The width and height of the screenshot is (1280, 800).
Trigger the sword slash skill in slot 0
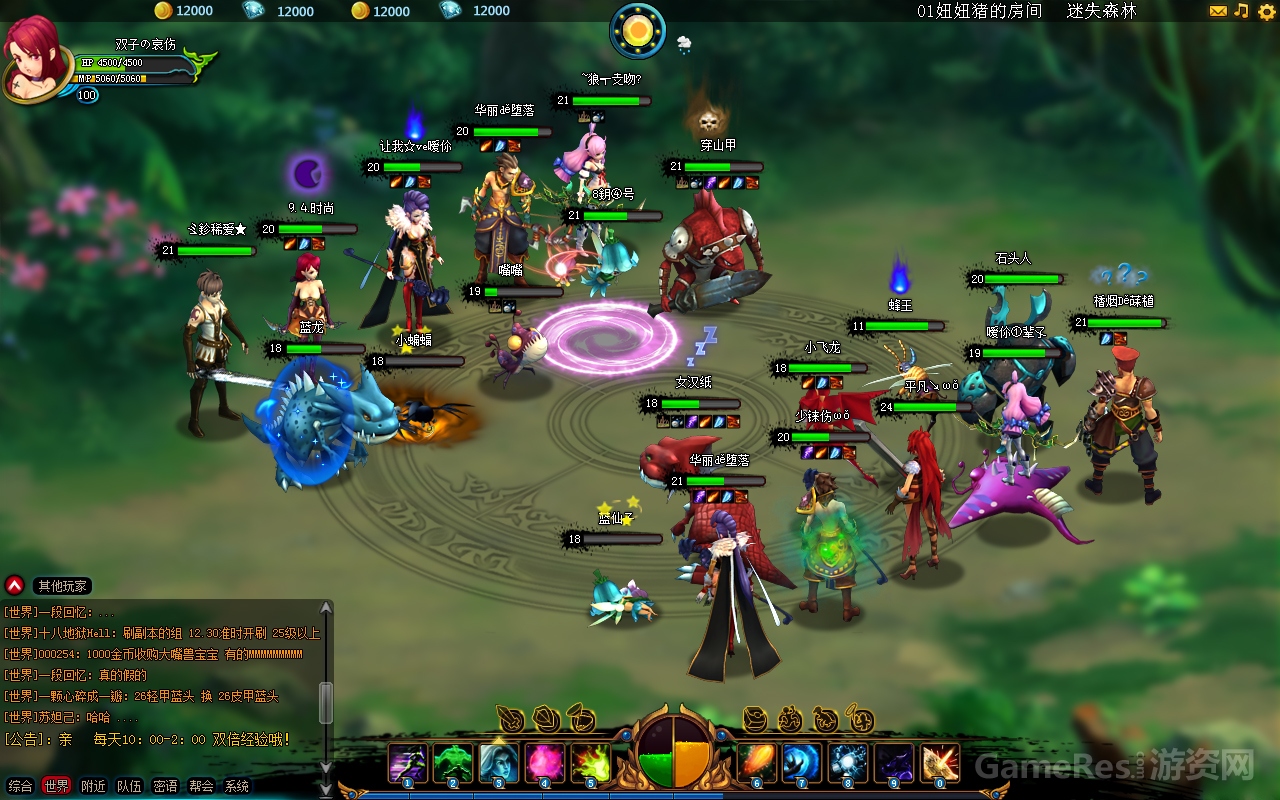coord(940,763)
